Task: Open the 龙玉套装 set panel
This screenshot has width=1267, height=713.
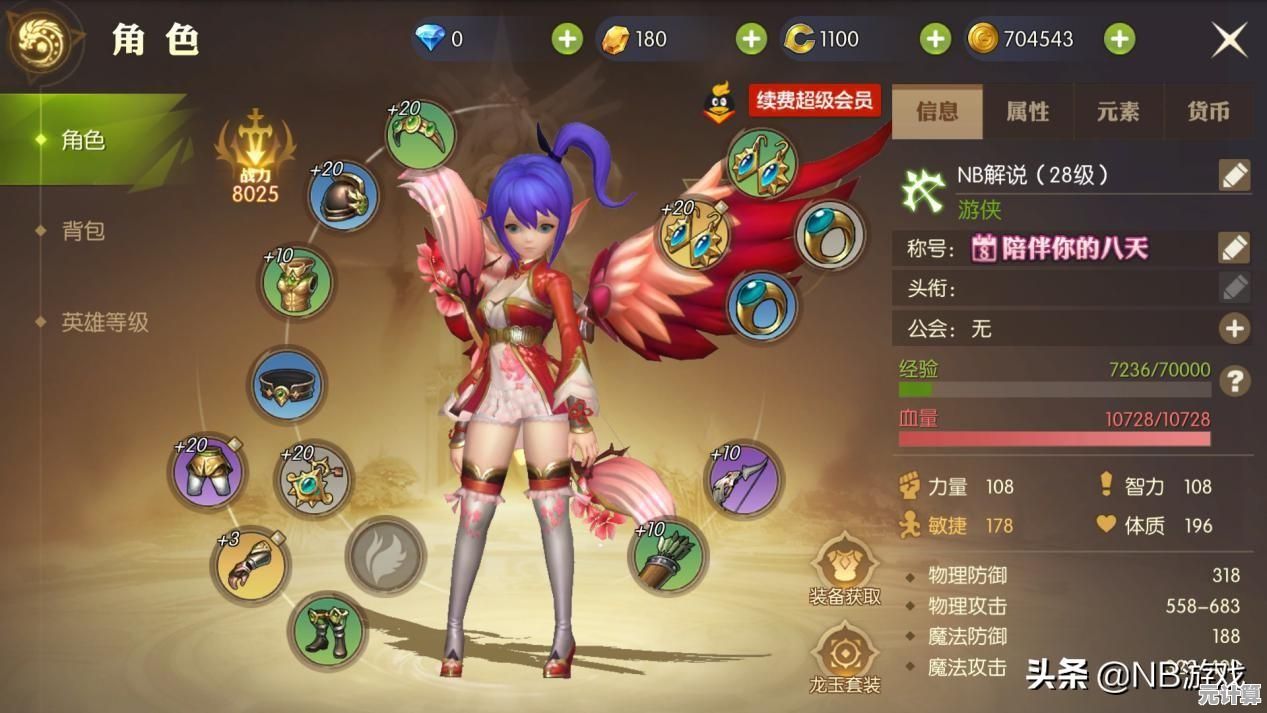Action: pos(845,656)
